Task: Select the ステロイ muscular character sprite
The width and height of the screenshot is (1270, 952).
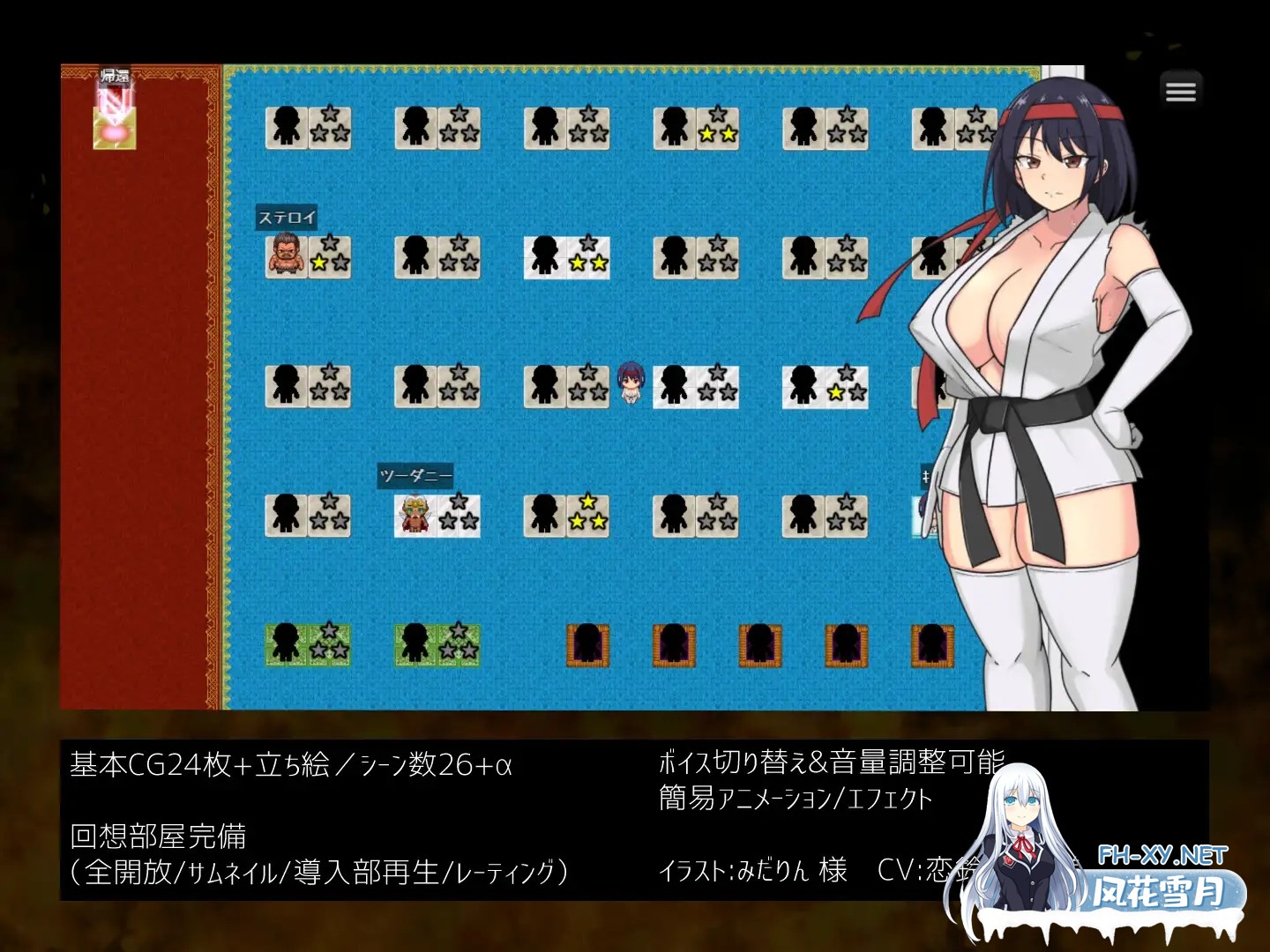Action: (285, 256)
